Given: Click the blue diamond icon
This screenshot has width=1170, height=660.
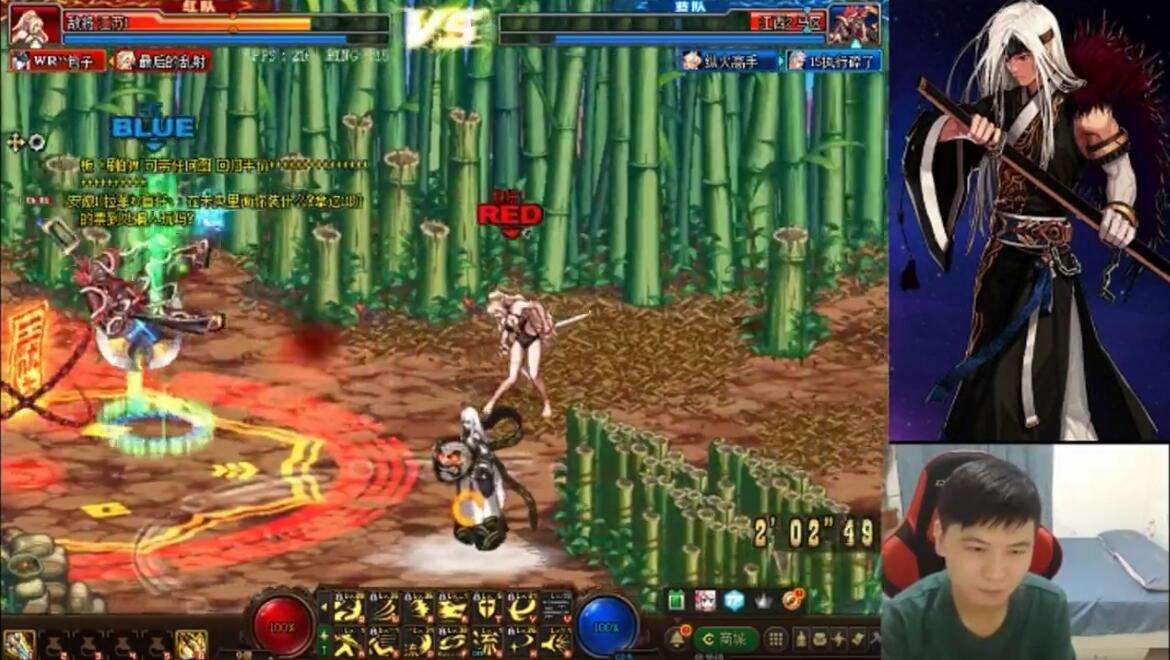Looking at the screenshot, I should 735,600.
